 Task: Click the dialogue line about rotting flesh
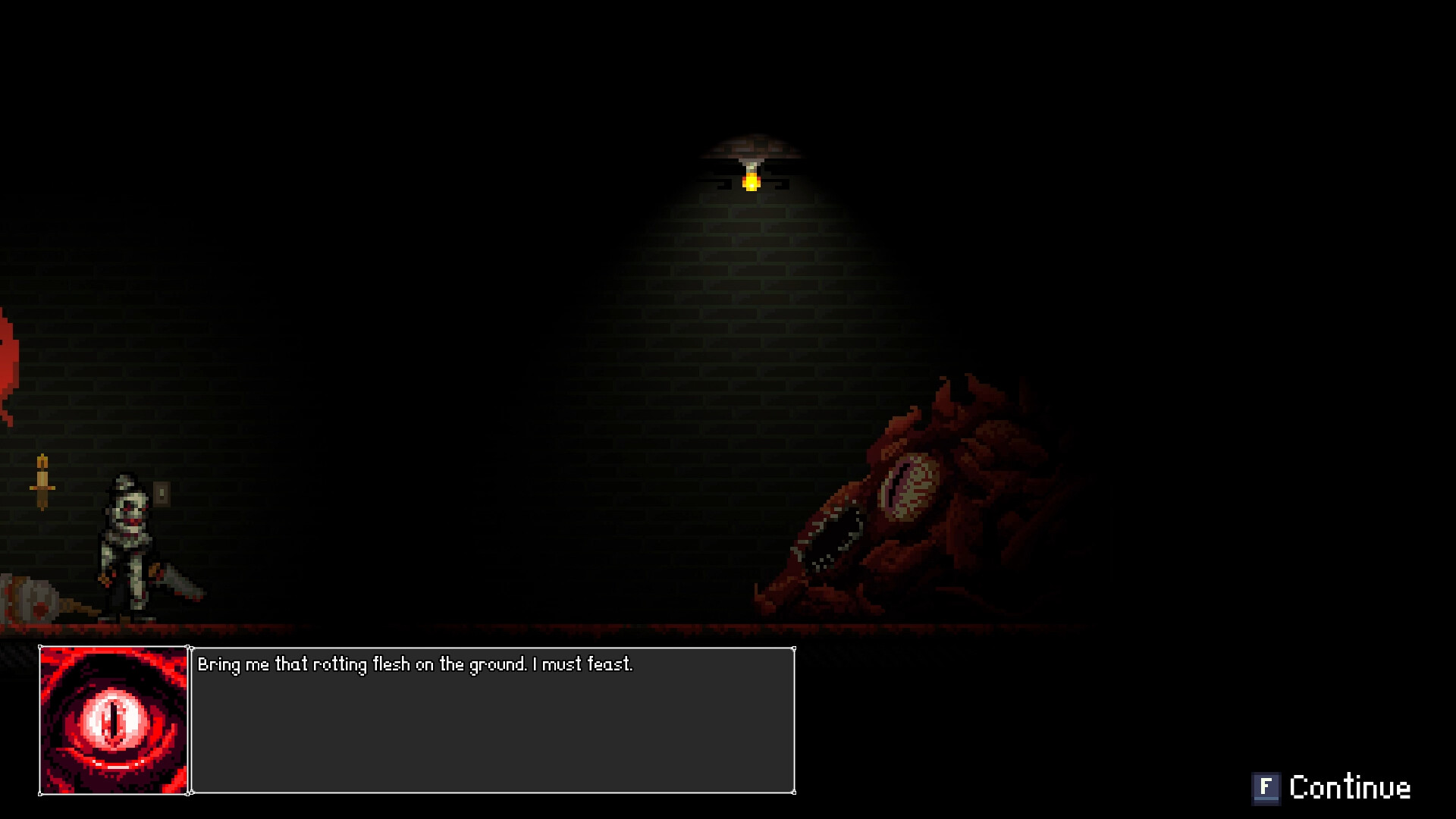tap(416, 664)
